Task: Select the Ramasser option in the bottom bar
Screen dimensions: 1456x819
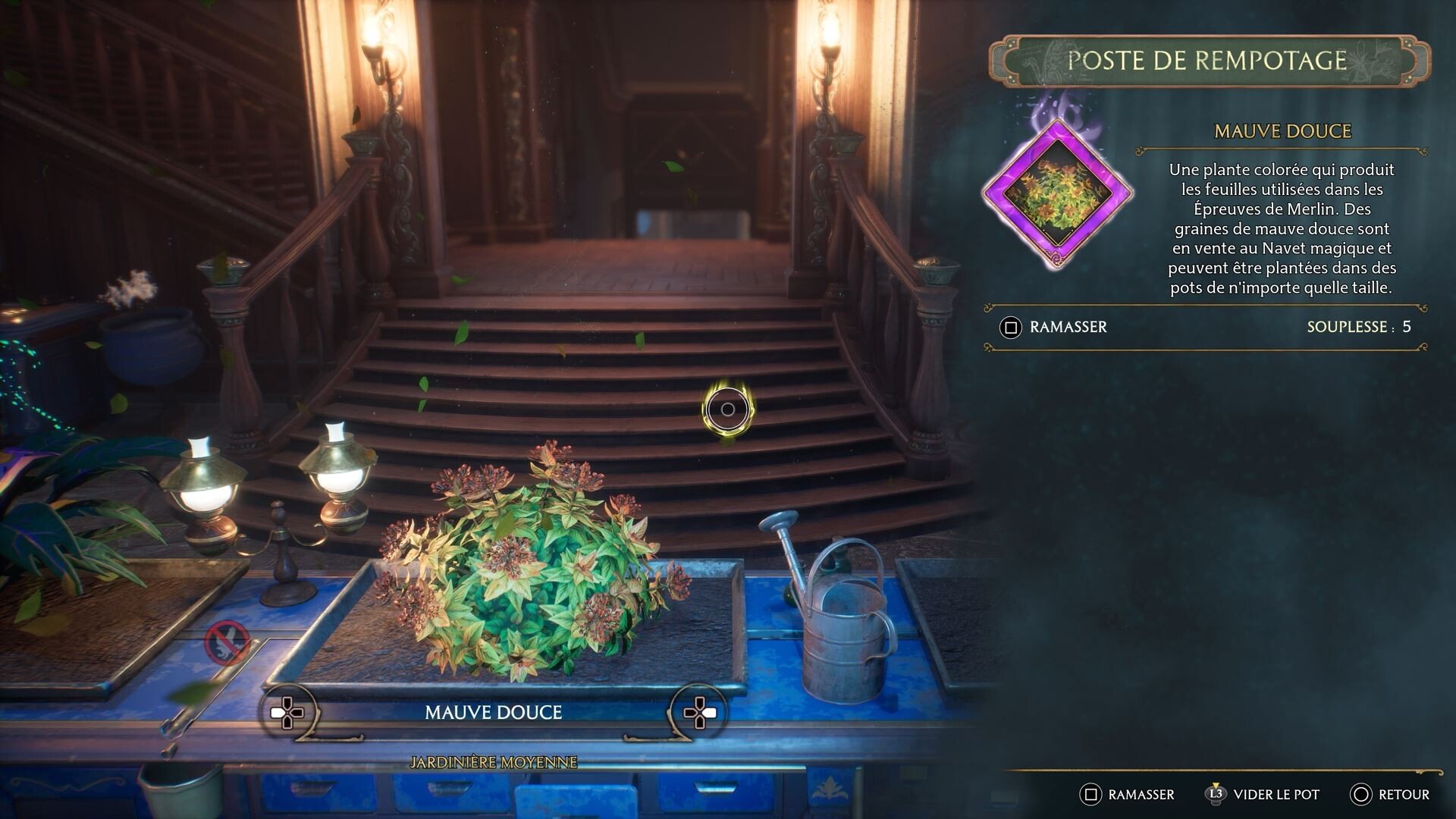Action: (1128, 794)
